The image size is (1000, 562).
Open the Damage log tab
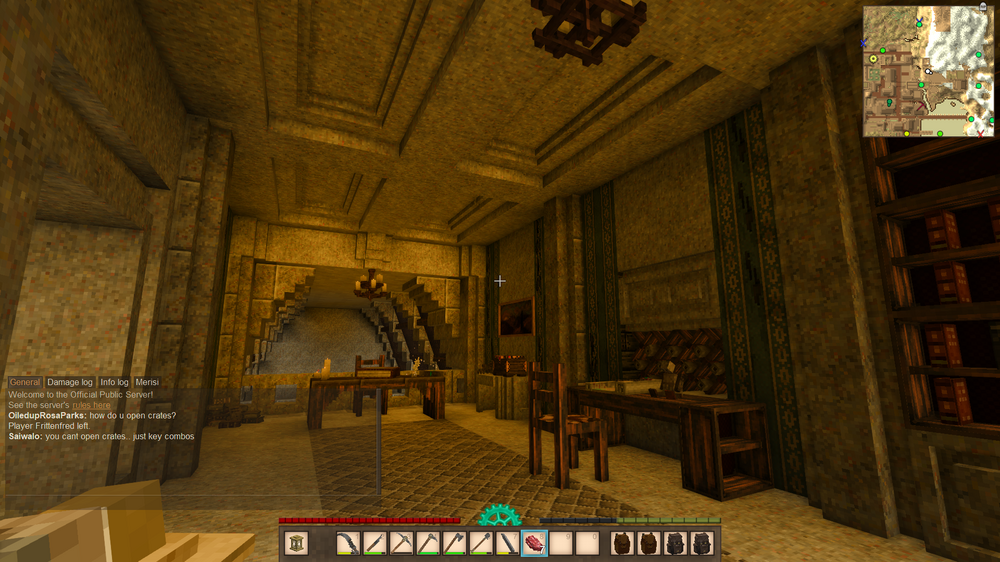tap(70, 382)
